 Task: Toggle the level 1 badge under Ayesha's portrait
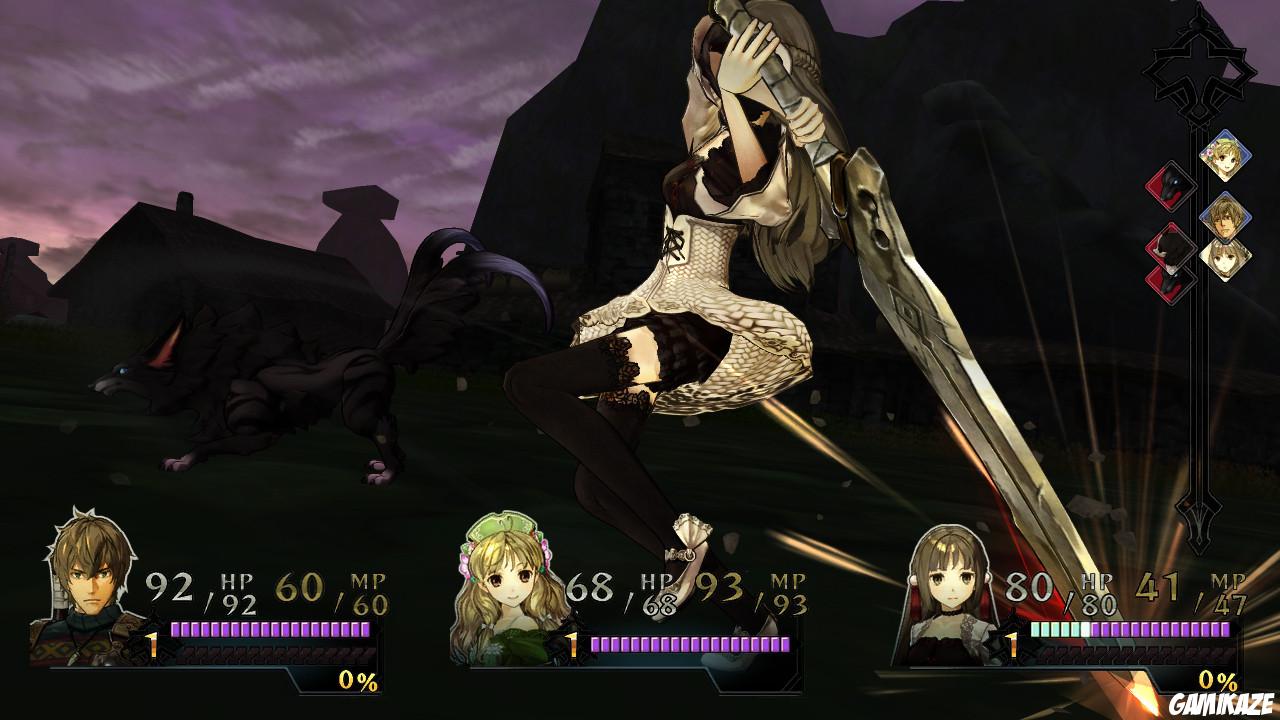point(572,646)
